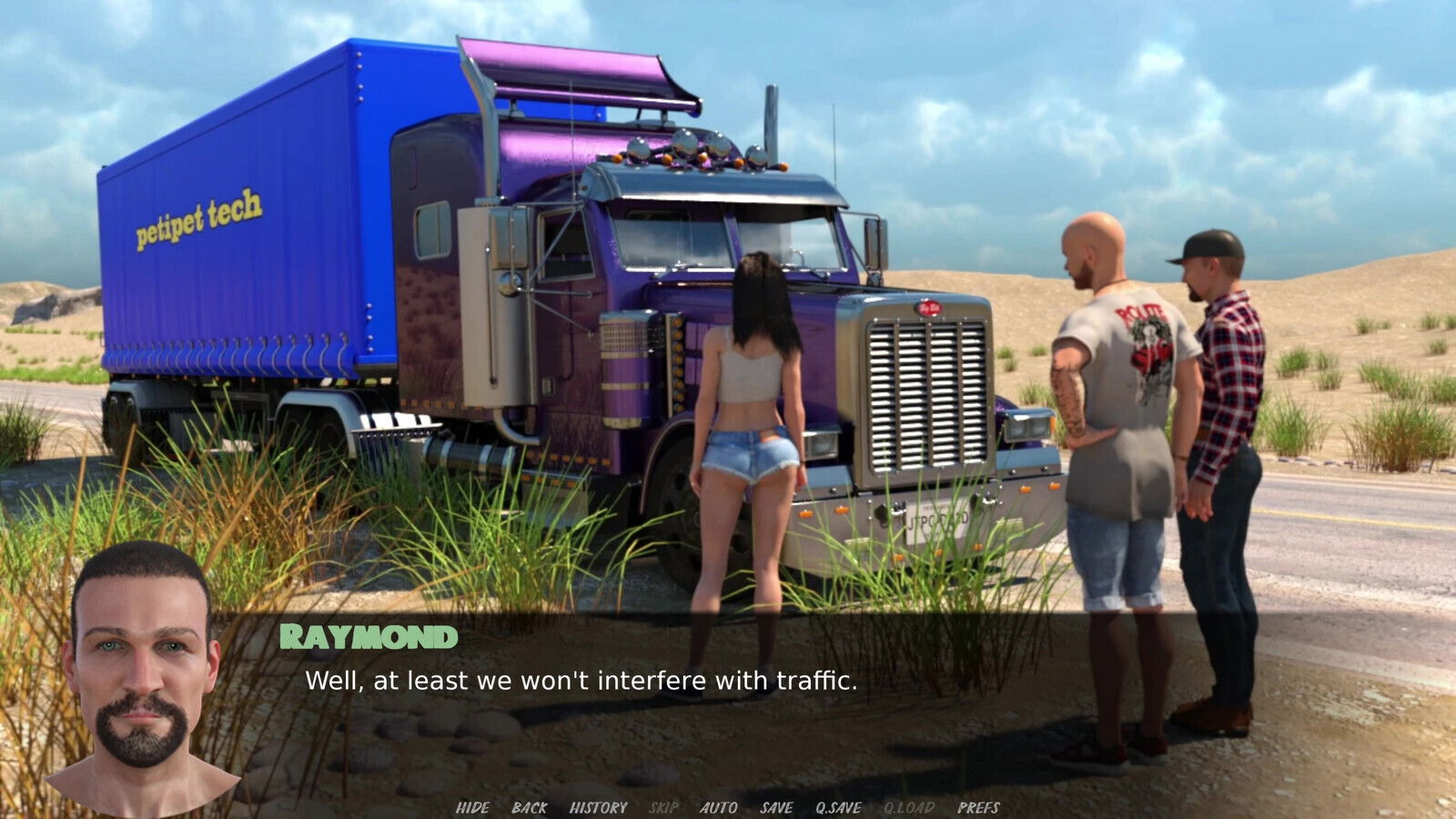
Task: Quick save with Q.Save
Action: pos(838,807)
